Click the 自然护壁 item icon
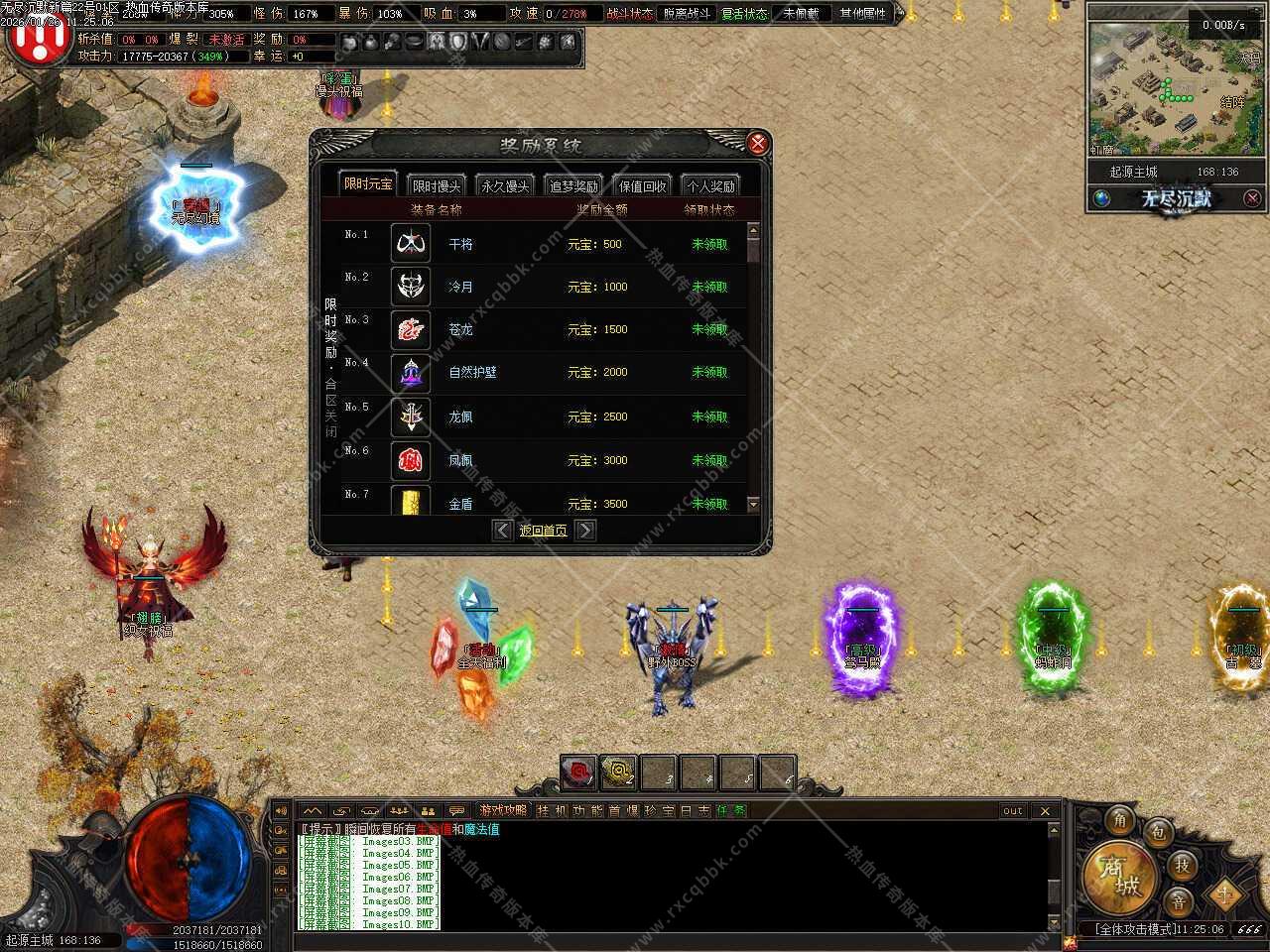The image size is (1270, 952). (411, 373)
